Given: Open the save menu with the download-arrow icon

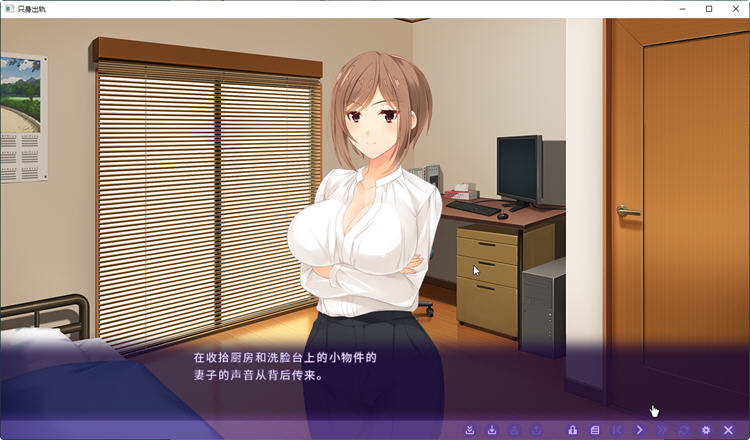Looking at the screenshot, I should click(492, 430).
